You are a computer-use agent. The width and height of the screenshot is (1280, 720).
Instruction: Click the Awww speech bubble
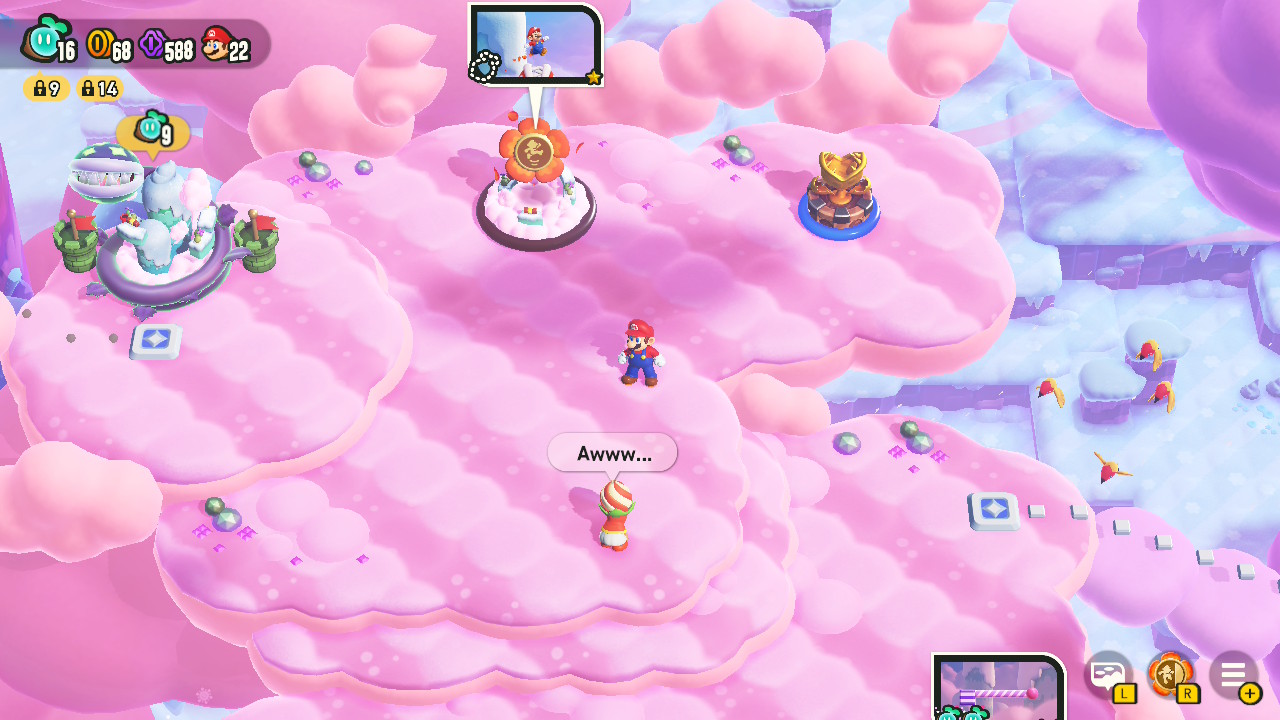pos(611,452)
